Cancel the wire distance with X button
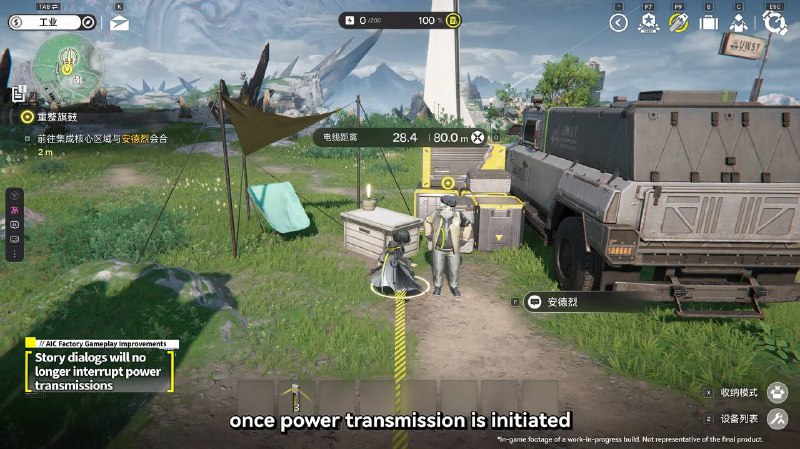 (x=478, y=137)
